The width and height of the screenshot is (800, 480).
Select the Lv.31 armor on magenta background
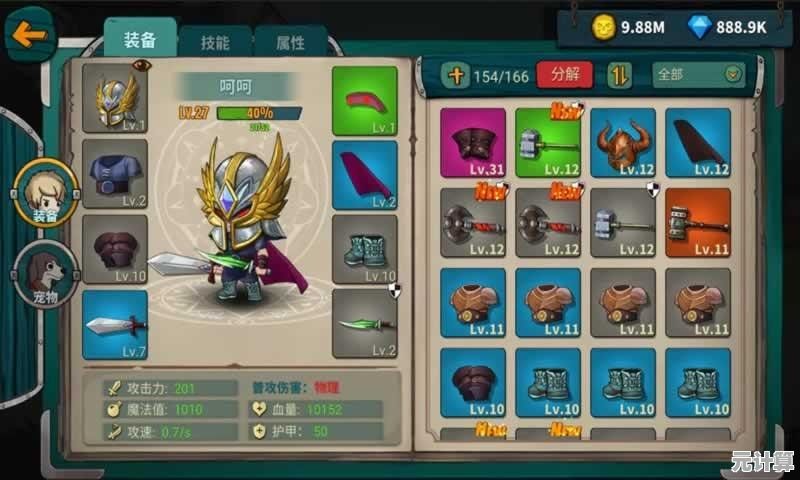473,142
